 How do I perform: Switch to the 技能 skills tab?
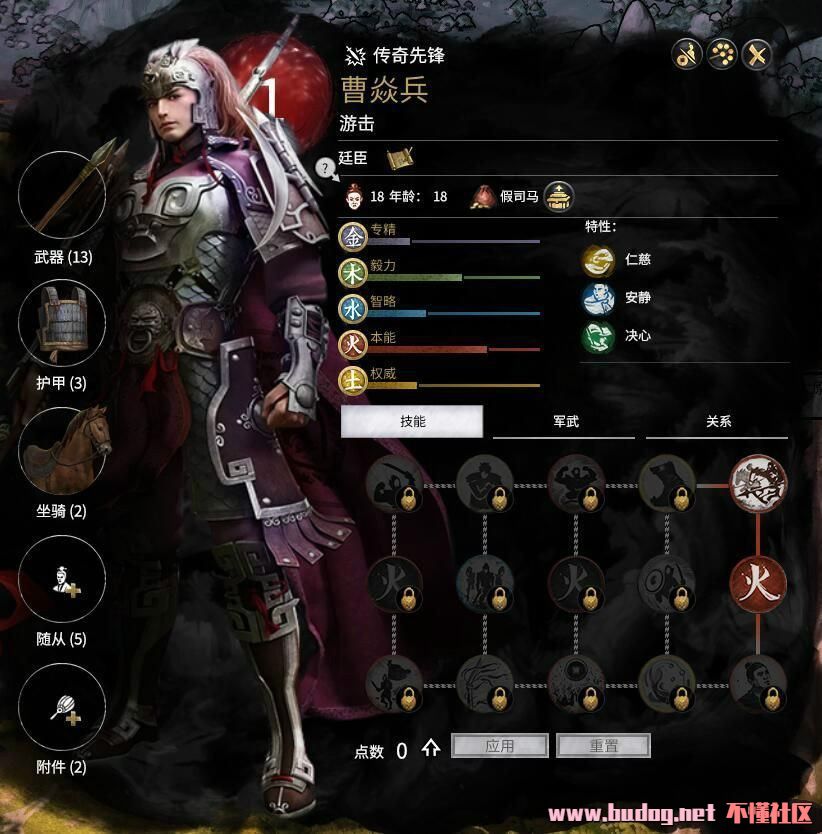tap(412, 422)
